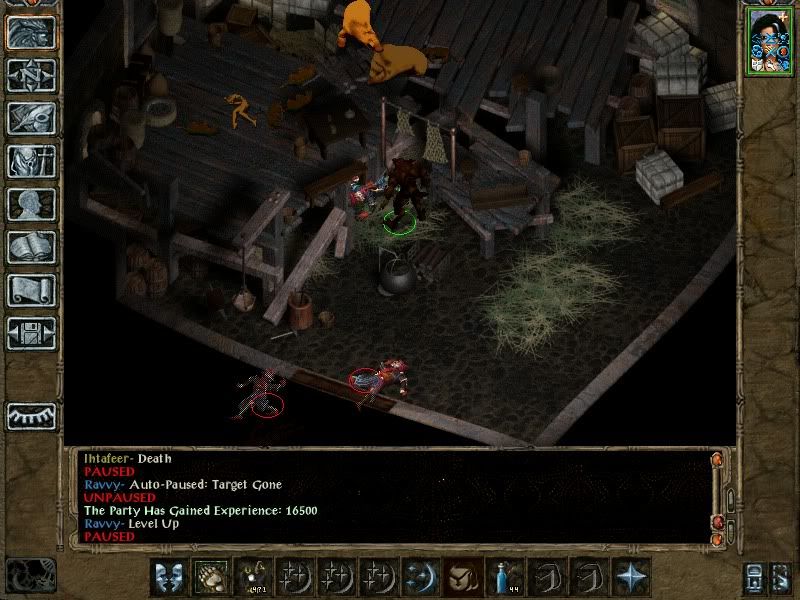The width and height of the screenshot is (800, 600).
Task: Activate the blue four-pointed star ability
Action: [x=632, y=579]
